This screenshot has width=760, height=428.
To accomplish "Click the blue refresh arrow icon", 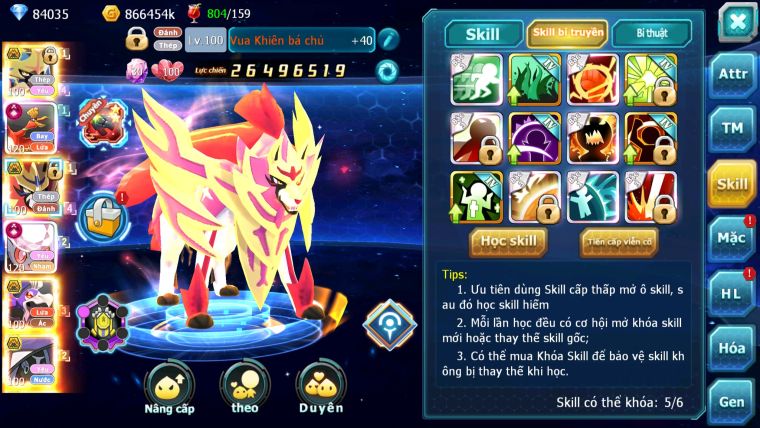I will 387,70.
